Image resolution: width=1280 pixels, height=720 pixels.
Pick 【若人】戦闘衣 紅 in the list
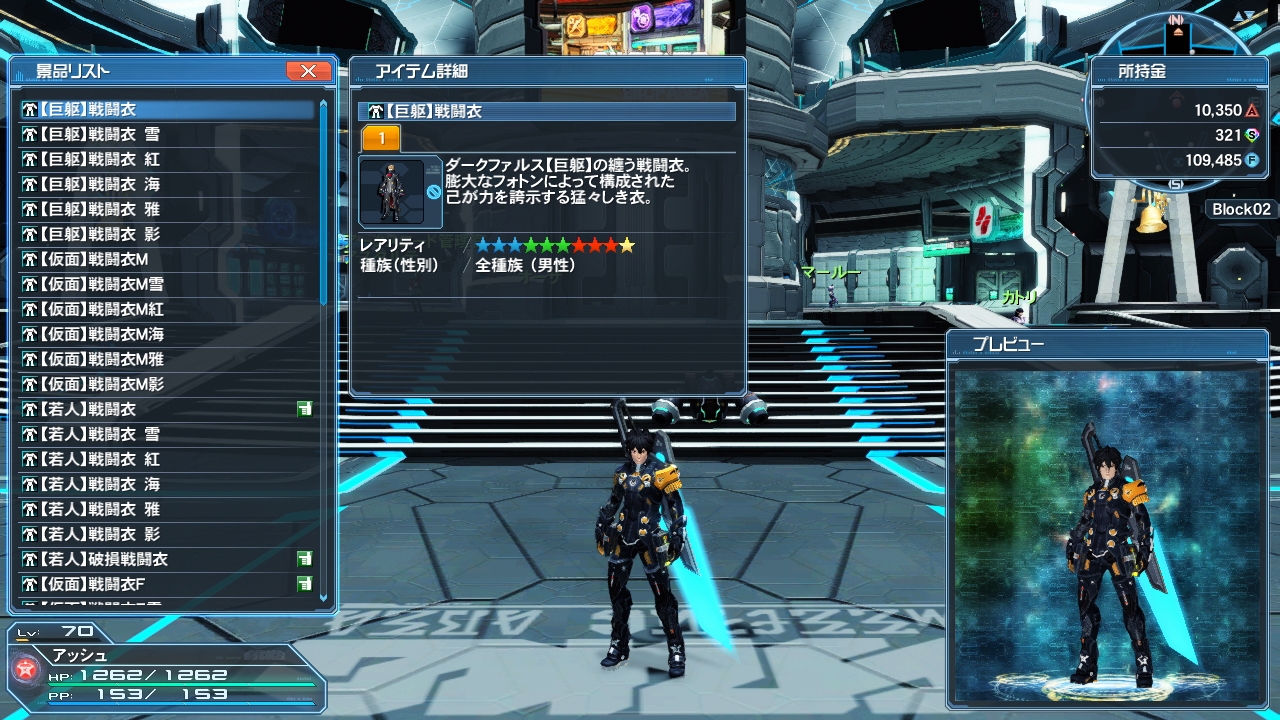tap(100, 459)
